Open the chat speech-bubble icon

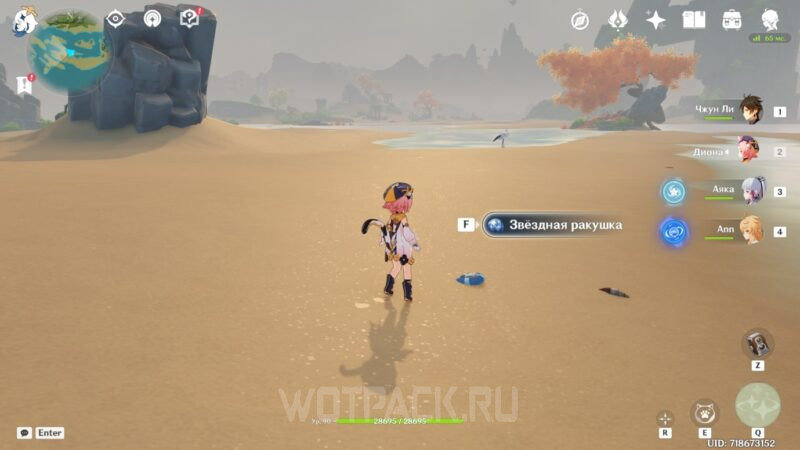(24, 433)
